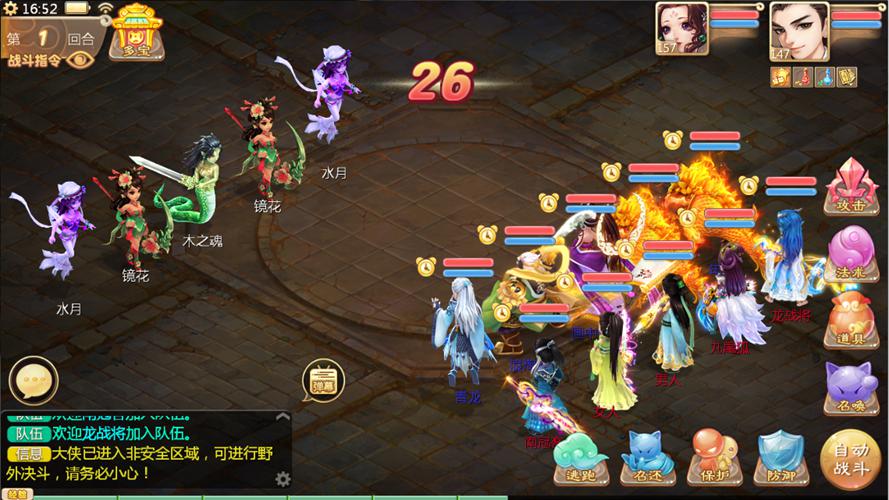The image size is (889, 500).
Task: Select the 召唤 summon command
Action: coord(850,386)
